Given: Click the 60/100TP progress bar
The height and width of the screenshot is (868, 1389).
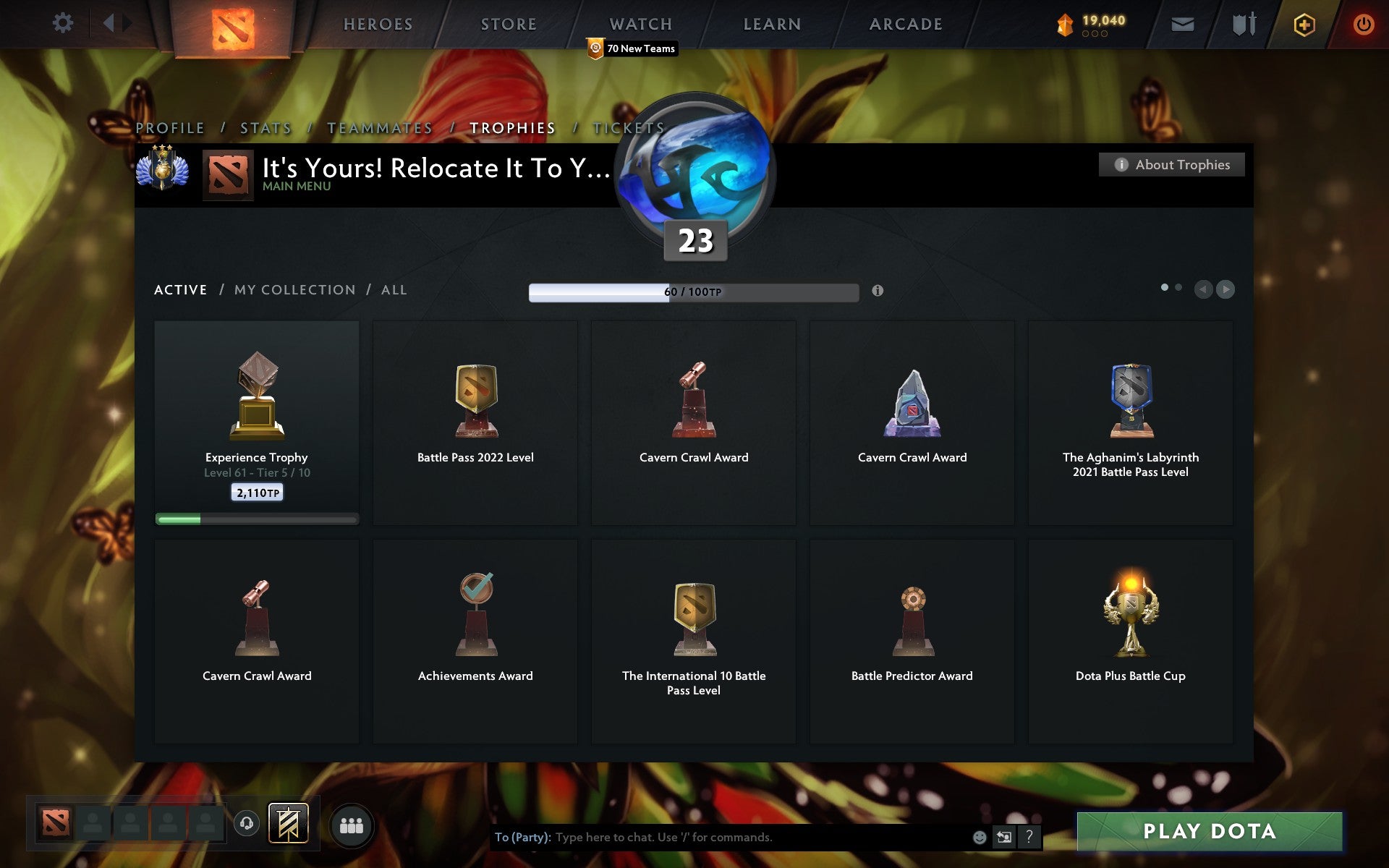Looking at the screenshot, I should (x=692, y=292).
